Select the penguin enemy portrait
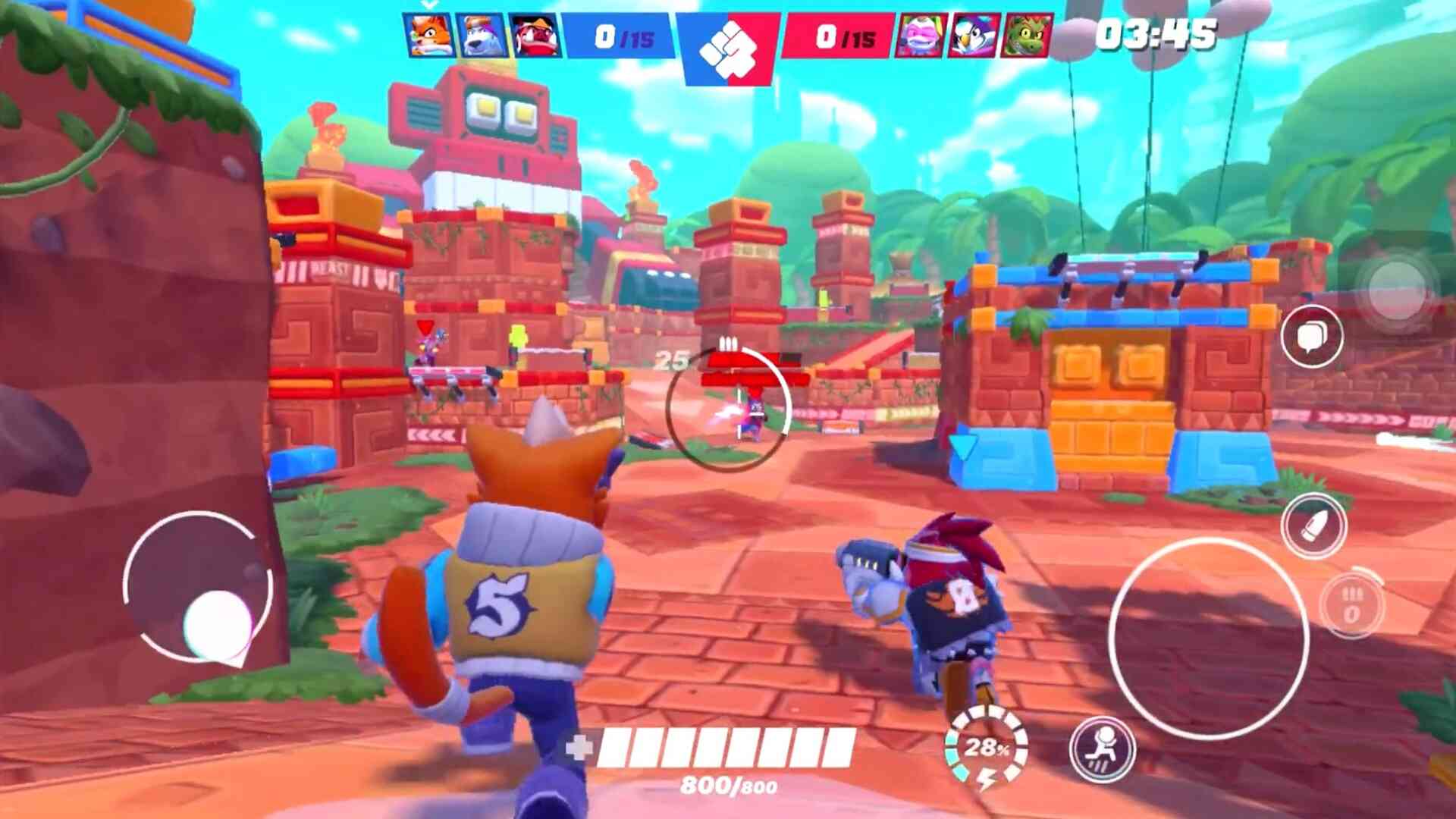 pyautogui.click(x=974, y=35)
